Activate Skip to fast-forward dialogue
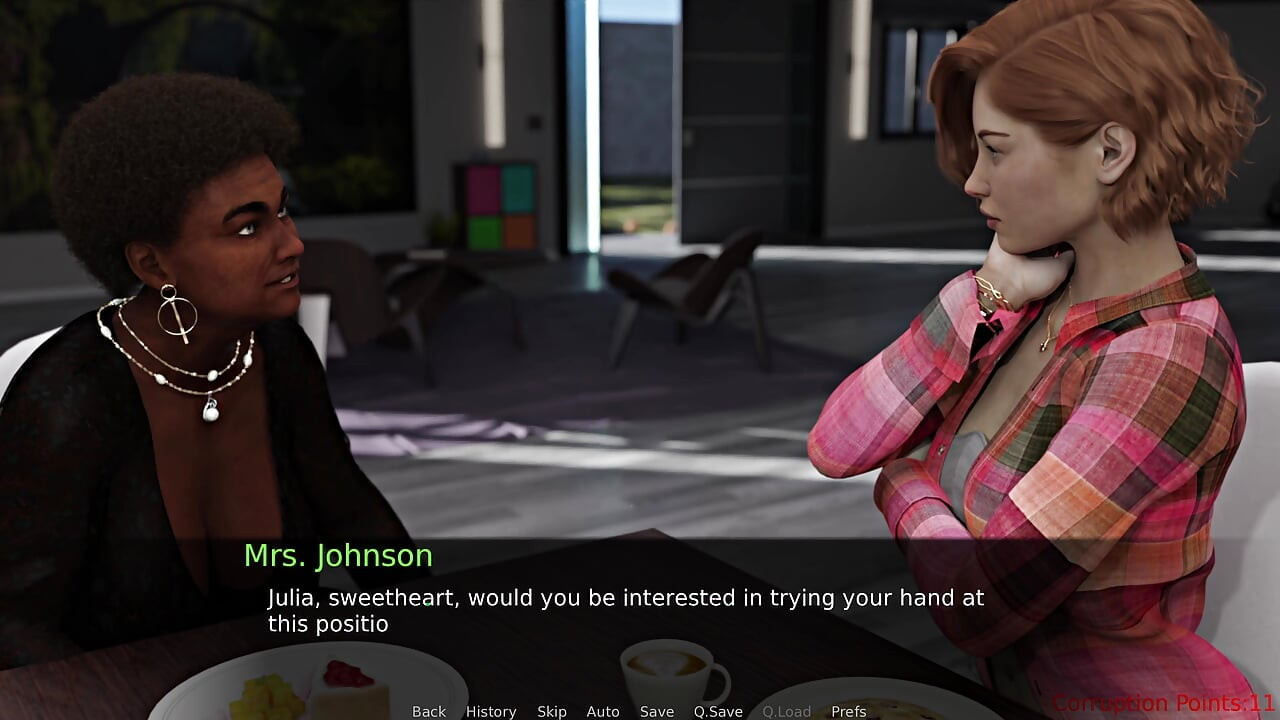This screenshot has height=720, width=1280. 552,711
